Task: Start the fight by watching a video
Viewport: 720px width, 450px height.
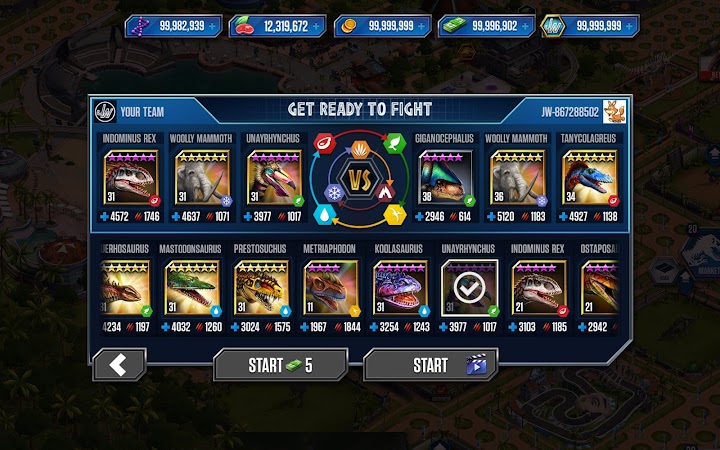Action: (430, 365)
